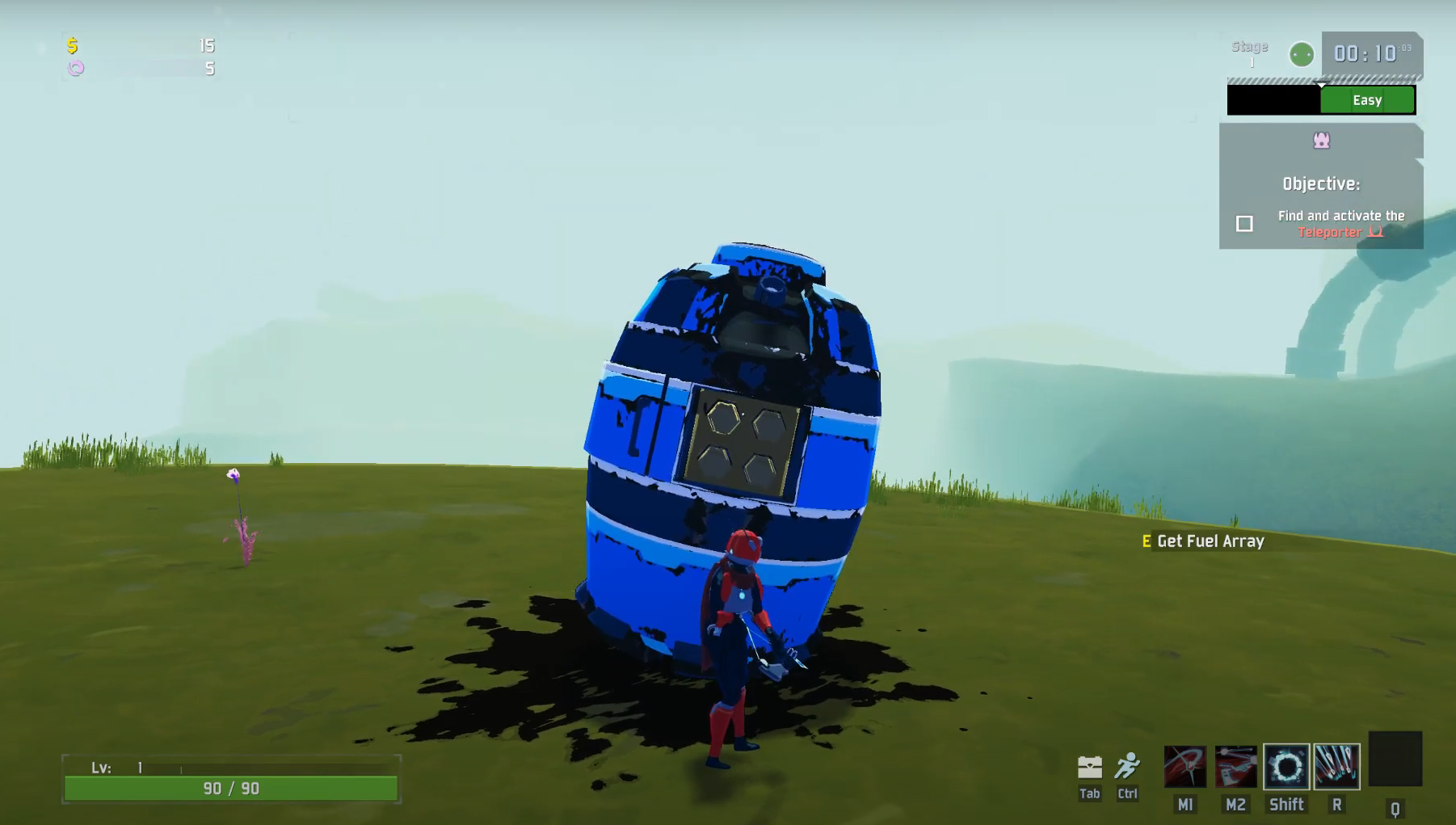Click the triangle marker on the difficulty bar

[x=1322, y=83]
